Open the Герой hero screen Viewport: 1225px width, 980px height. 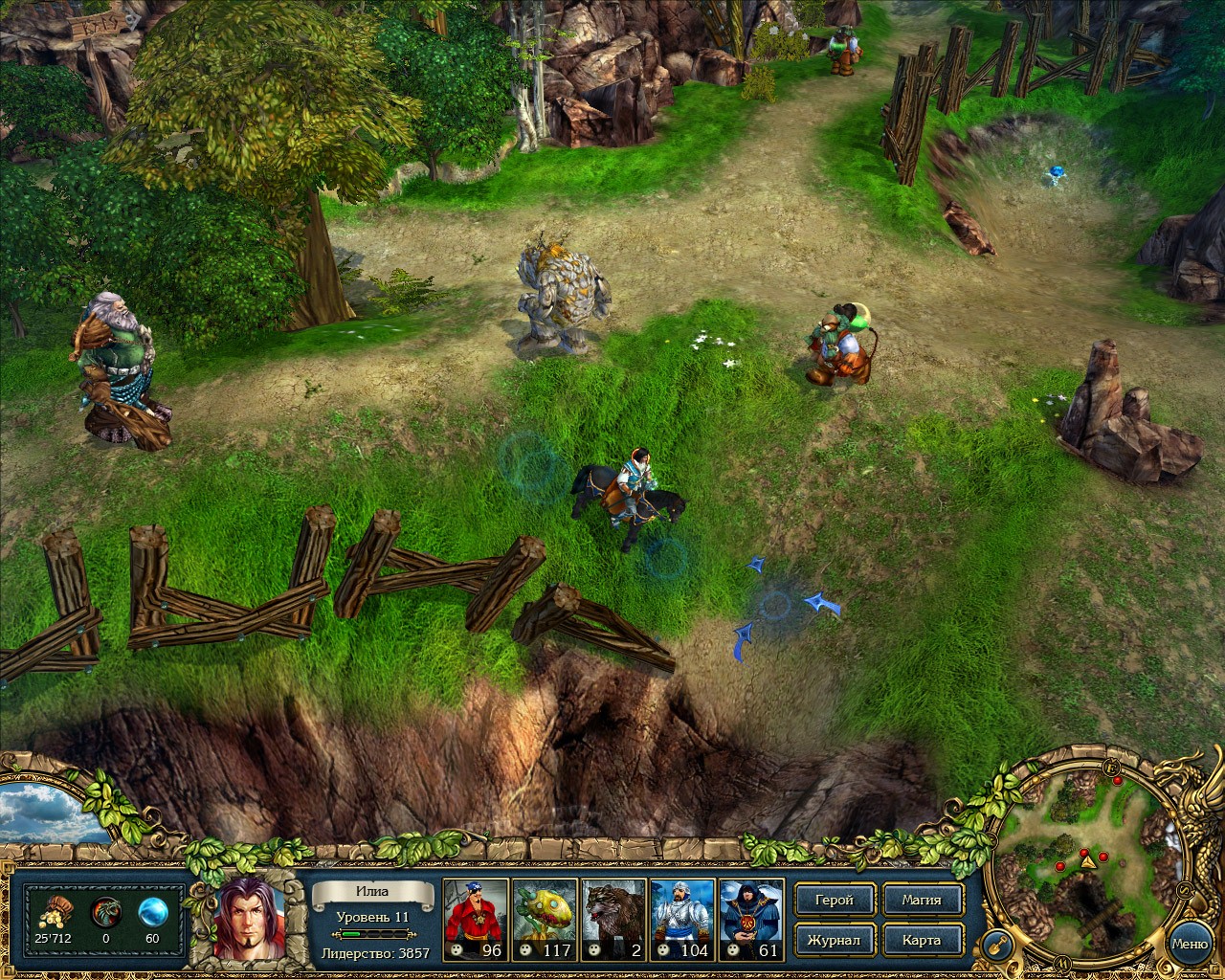[x=834, y=900]
